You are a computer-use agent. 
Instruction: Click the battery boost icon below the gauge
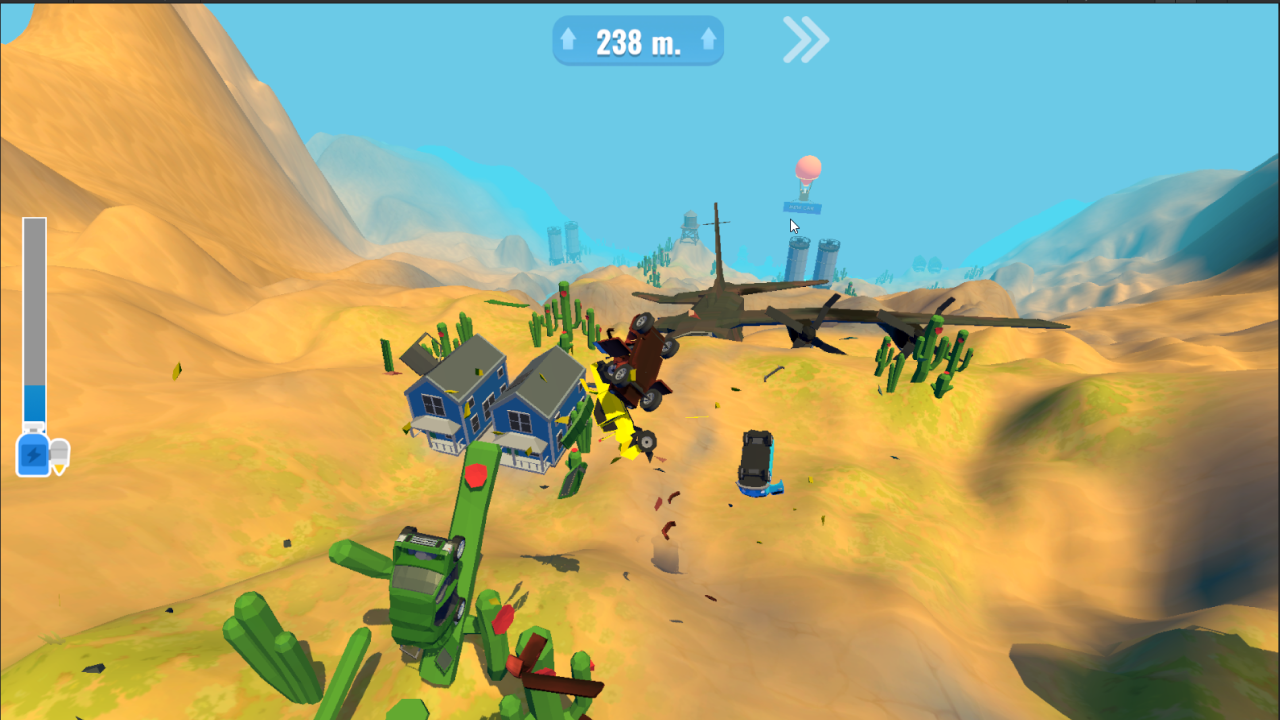click(x=33, y=454)
